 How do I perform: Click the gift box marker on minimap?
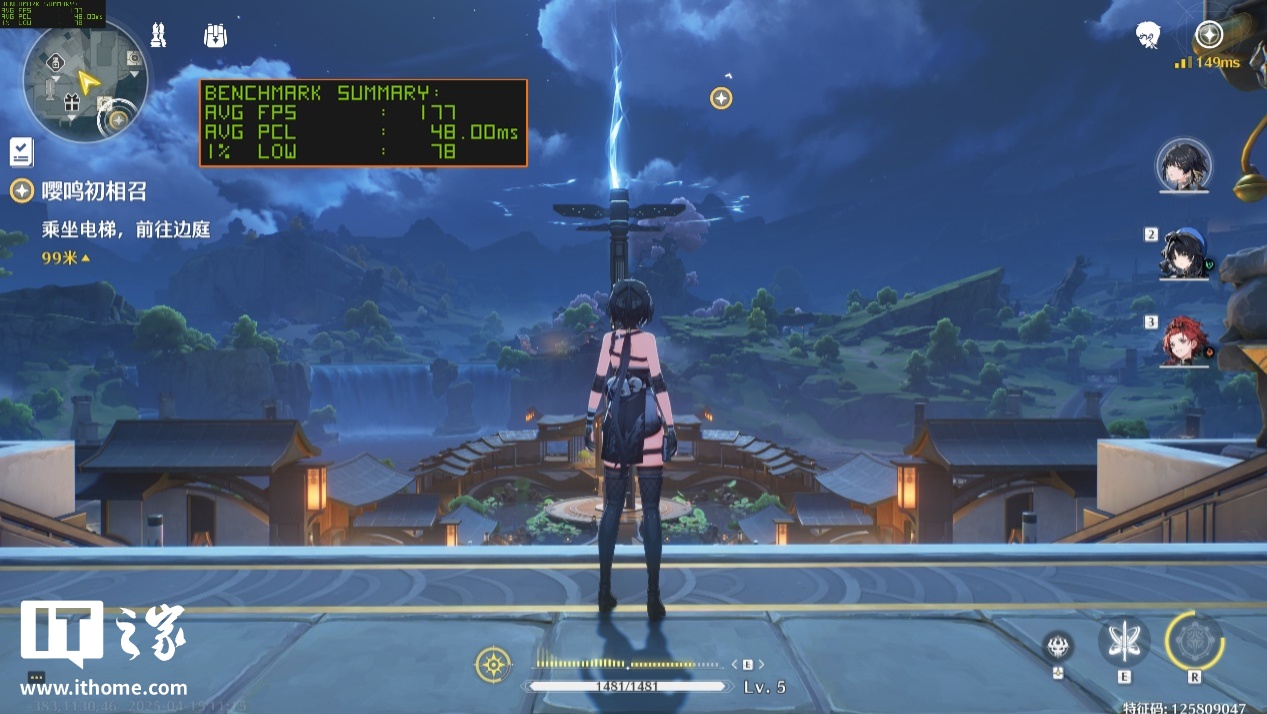[71, 102]
